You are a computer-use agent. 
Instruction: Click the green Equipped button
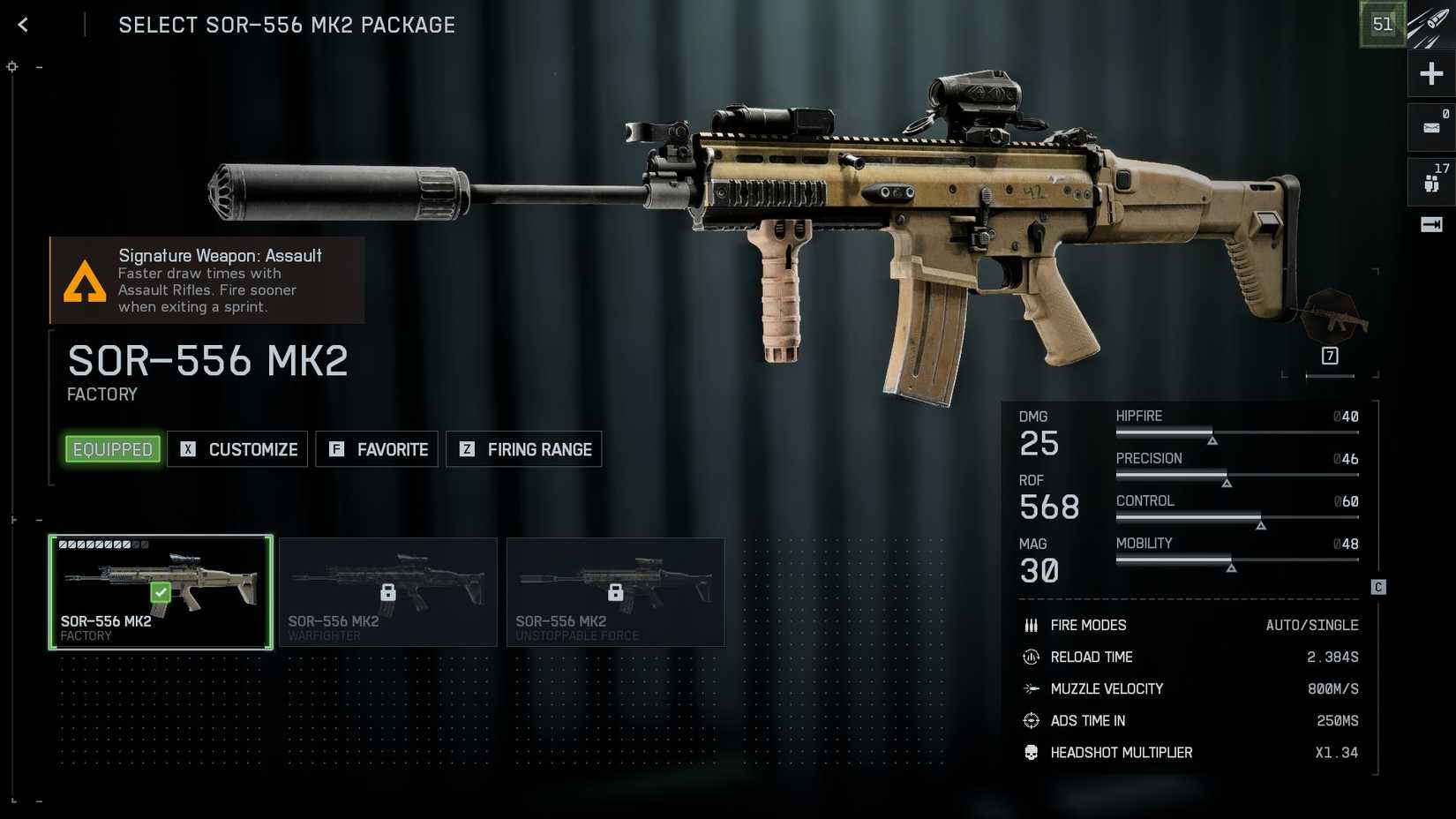click(113, 449)
